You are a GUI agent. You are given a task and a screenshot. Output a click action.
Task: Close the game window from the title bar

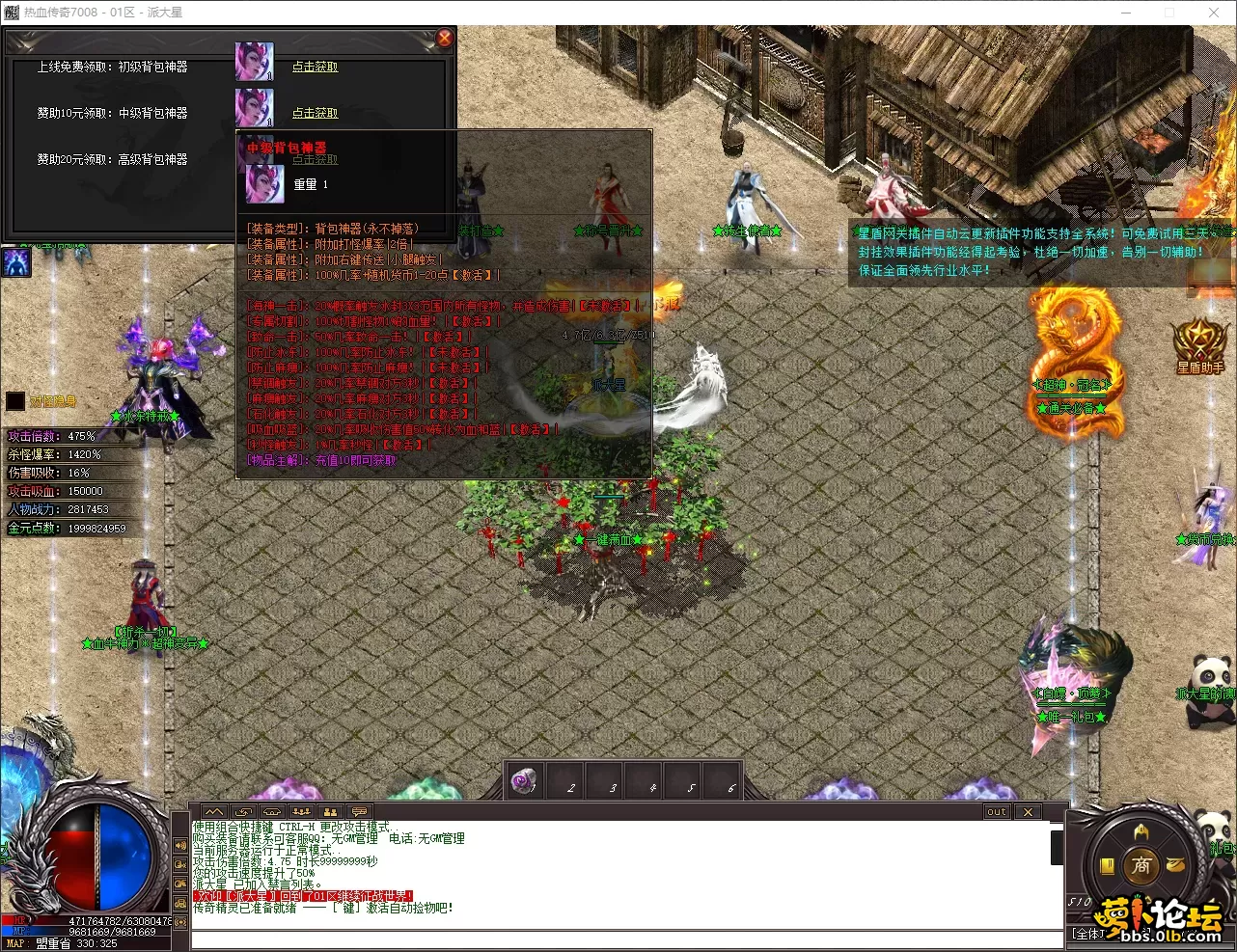tap(1214, 13)
